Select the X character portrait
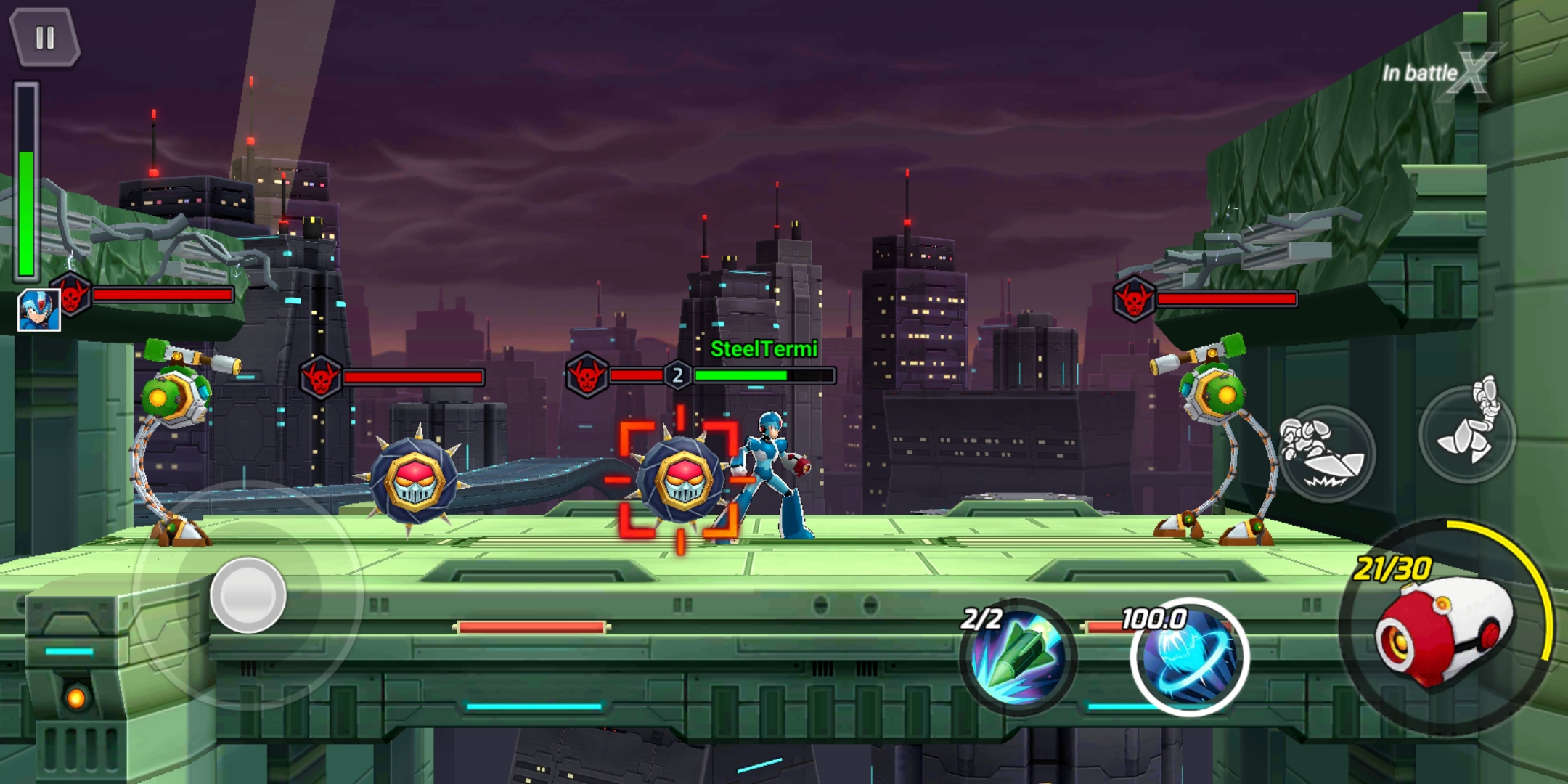 tap(39, 310)
